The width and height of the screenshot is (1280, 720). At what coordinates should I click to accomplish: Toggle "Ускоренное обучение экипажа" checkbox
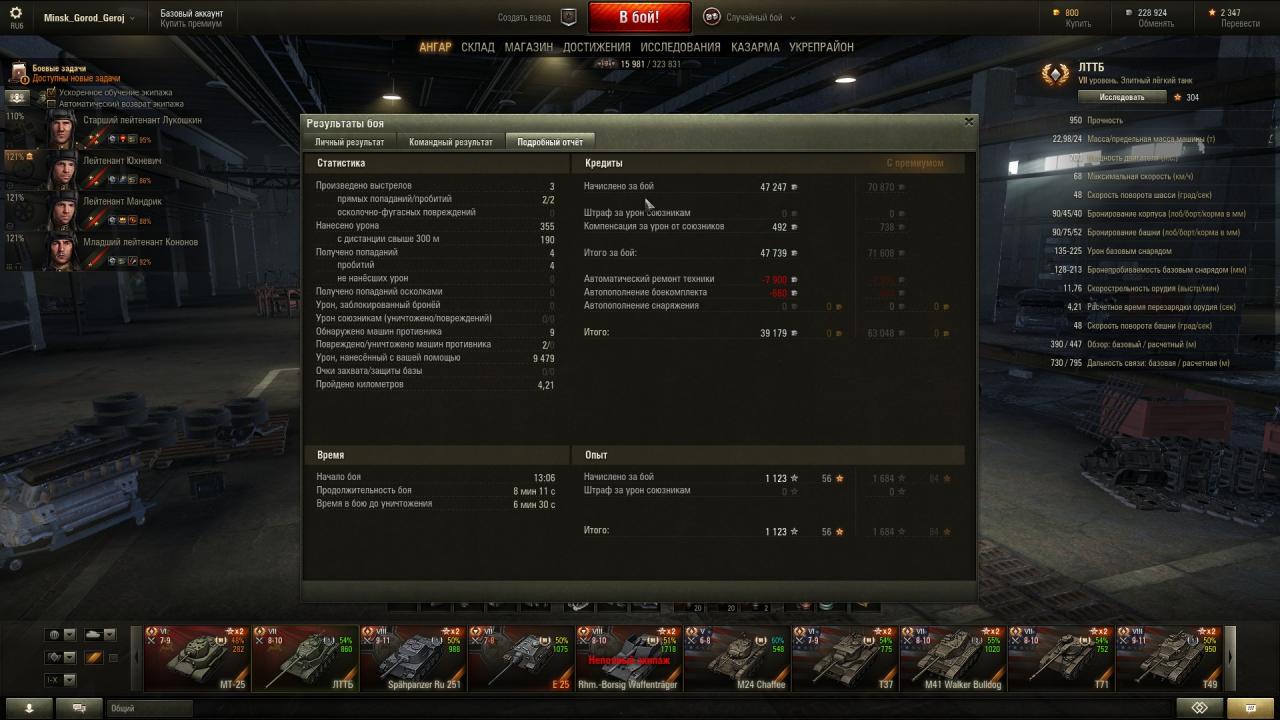point(51,92)
